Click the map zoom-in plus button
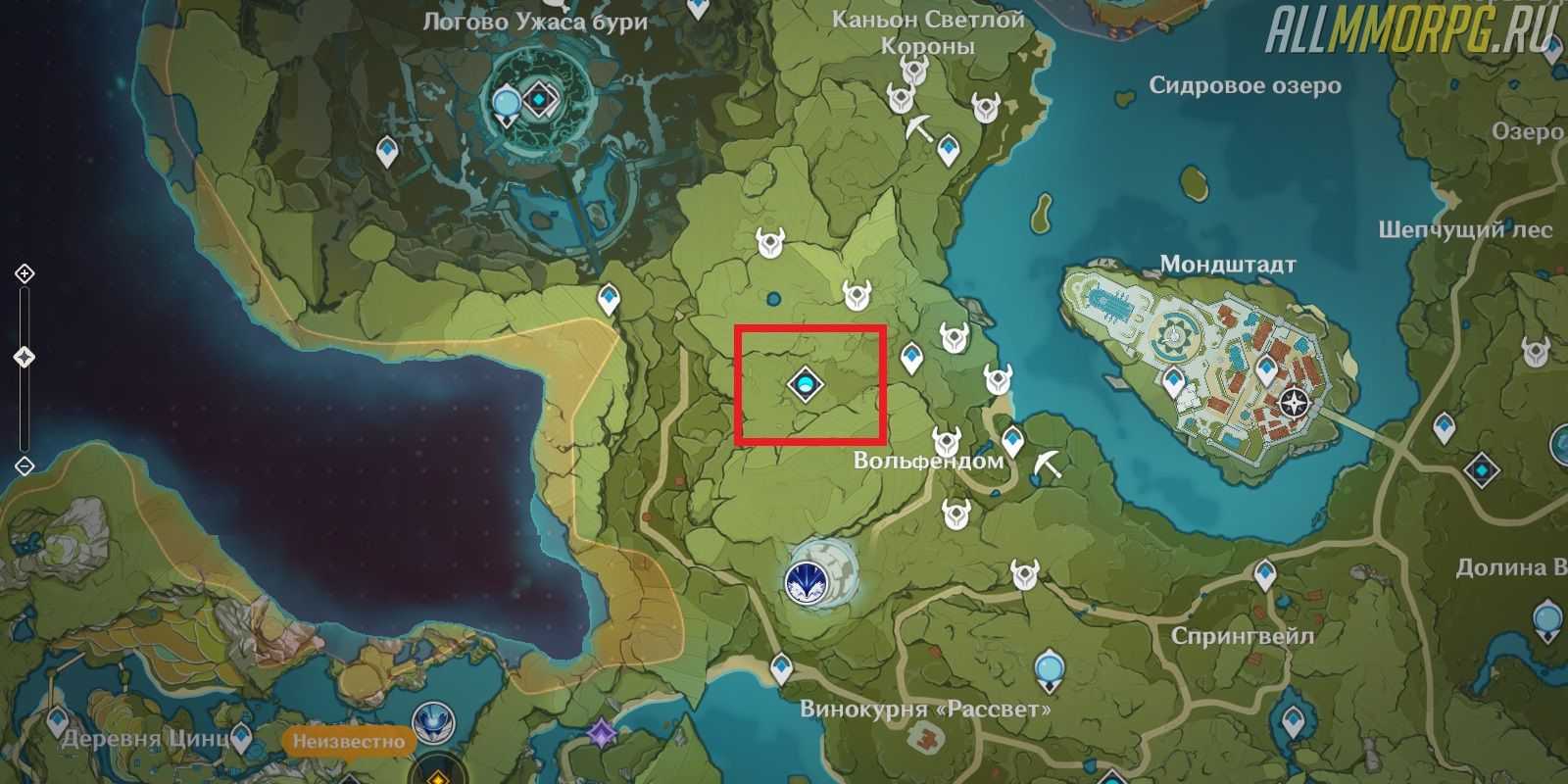 tap(24, 273)
